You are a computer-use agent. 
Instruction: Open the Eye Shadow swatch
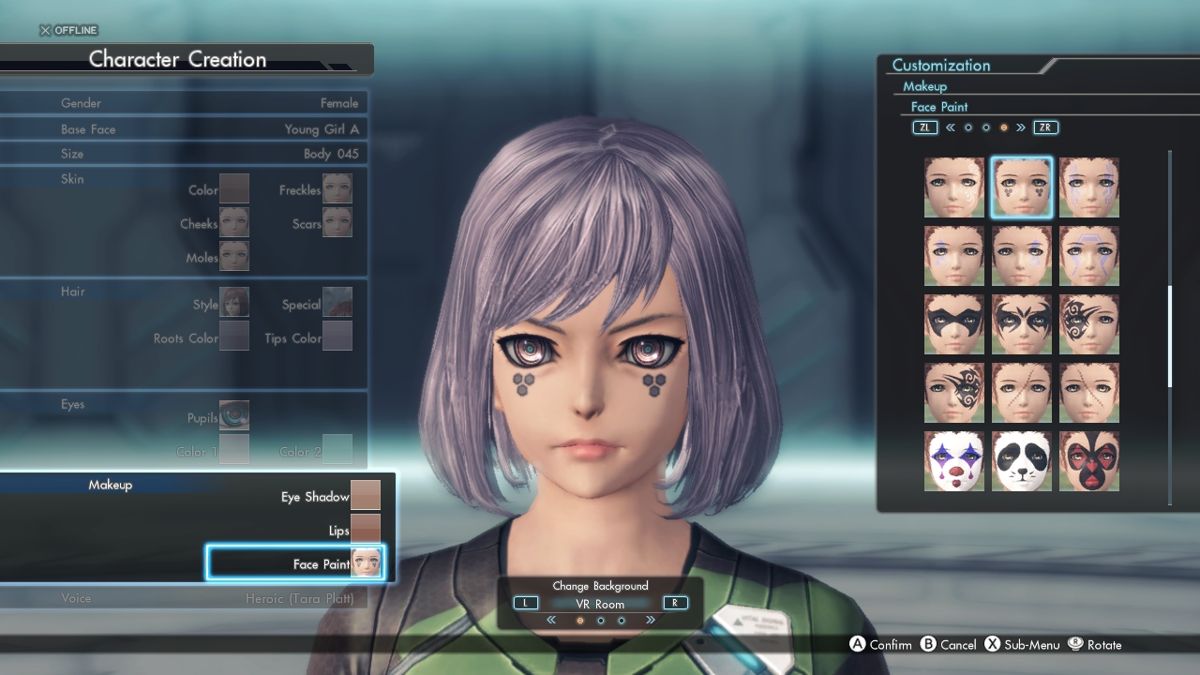click(x=365, y=496)
